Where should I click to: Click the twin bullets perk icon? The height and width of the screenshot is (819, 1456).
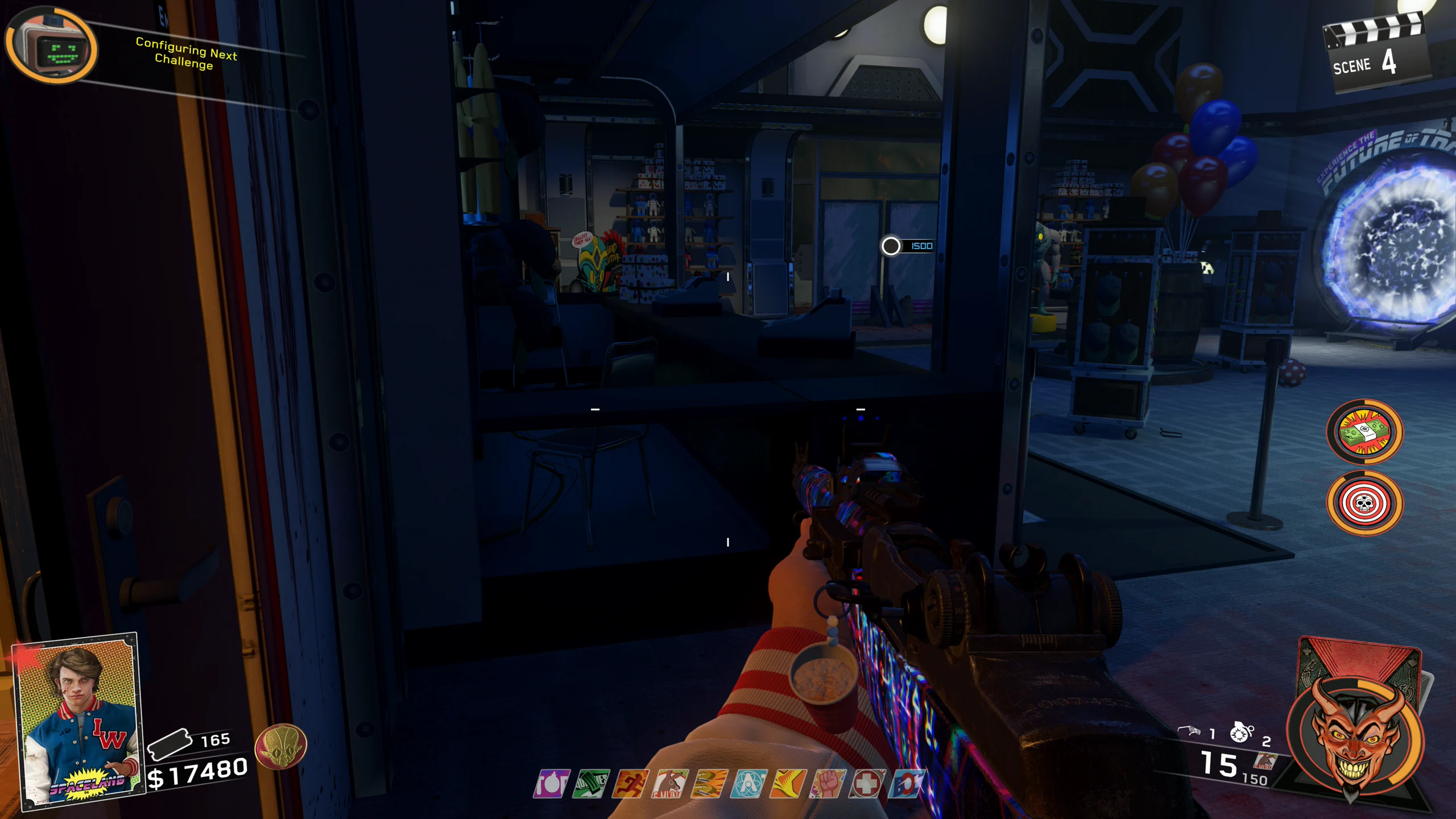(x=709, y=784)
